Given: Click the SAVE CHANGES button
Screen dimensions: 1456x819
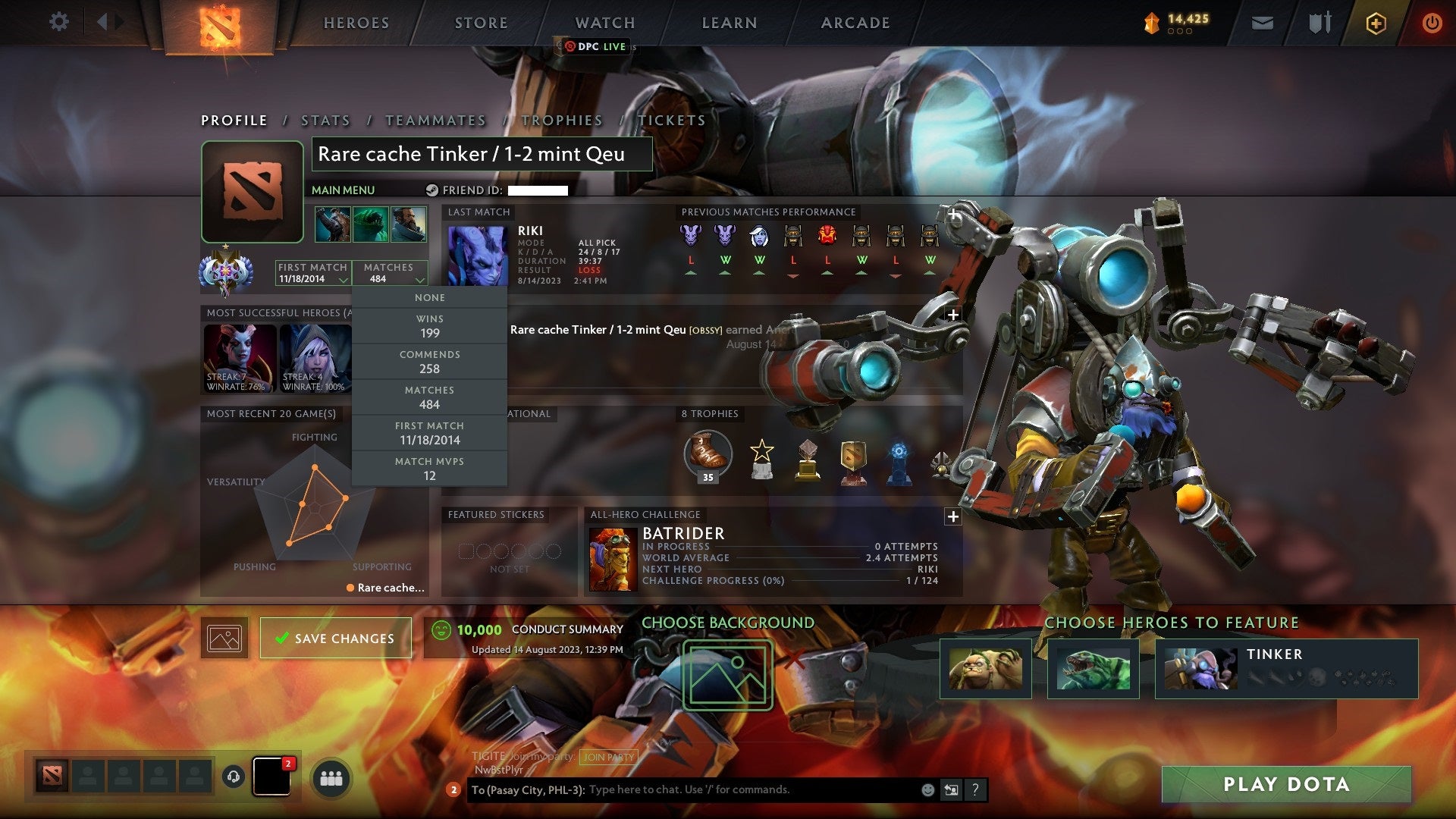Looking at the screenshot, I should 335,638.
